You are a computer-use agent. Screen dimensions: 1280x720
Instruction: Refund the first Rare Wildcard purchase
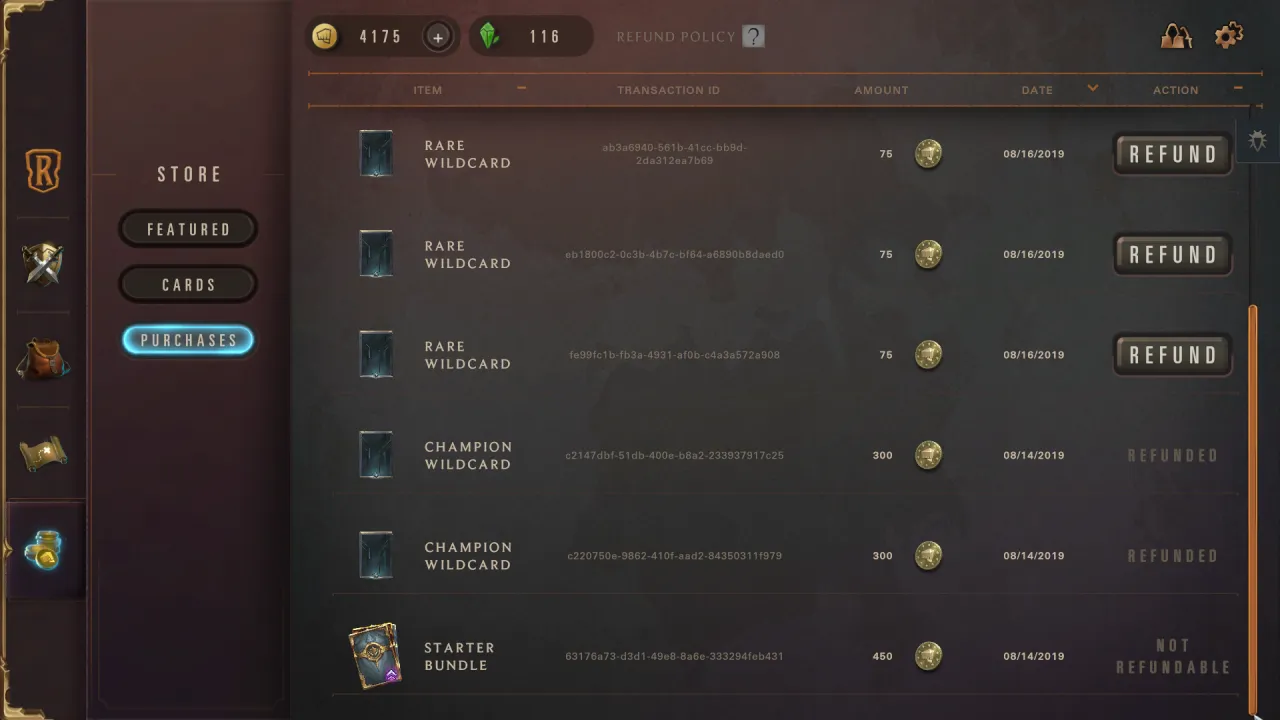(1171, 153)
